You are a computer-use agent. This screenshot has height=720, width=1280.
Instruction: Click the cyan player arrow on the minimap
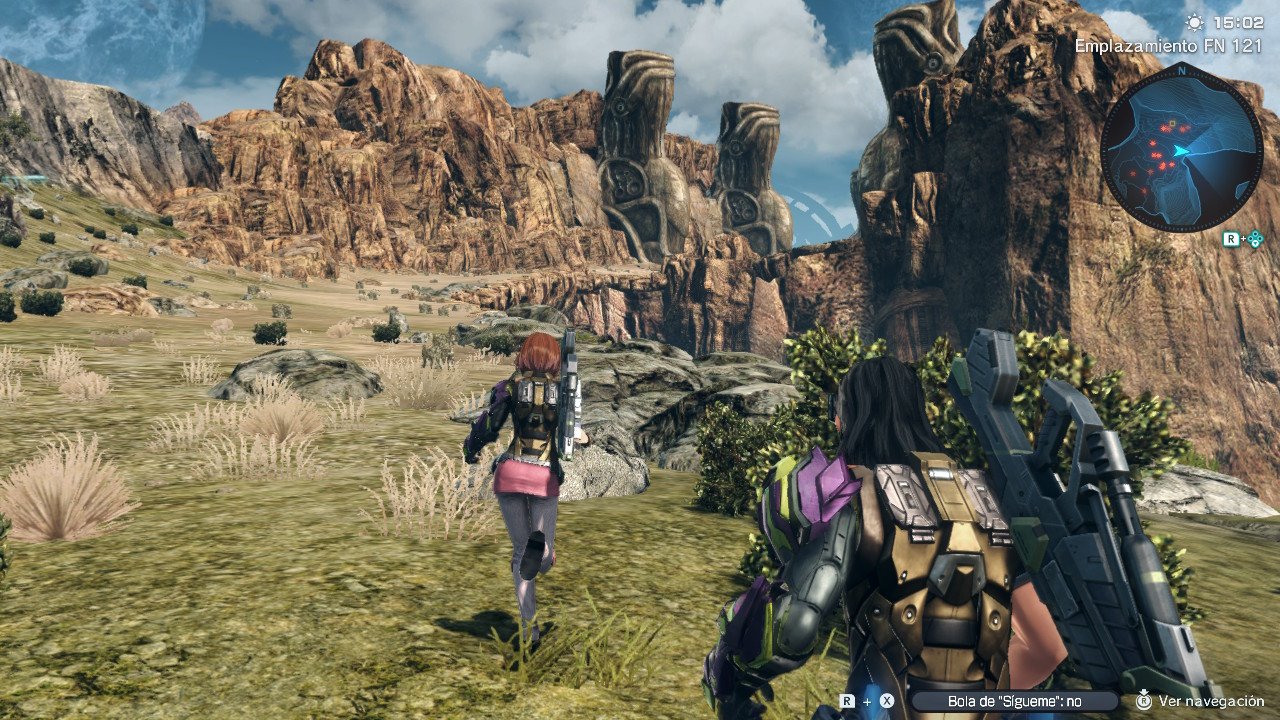1179,150
